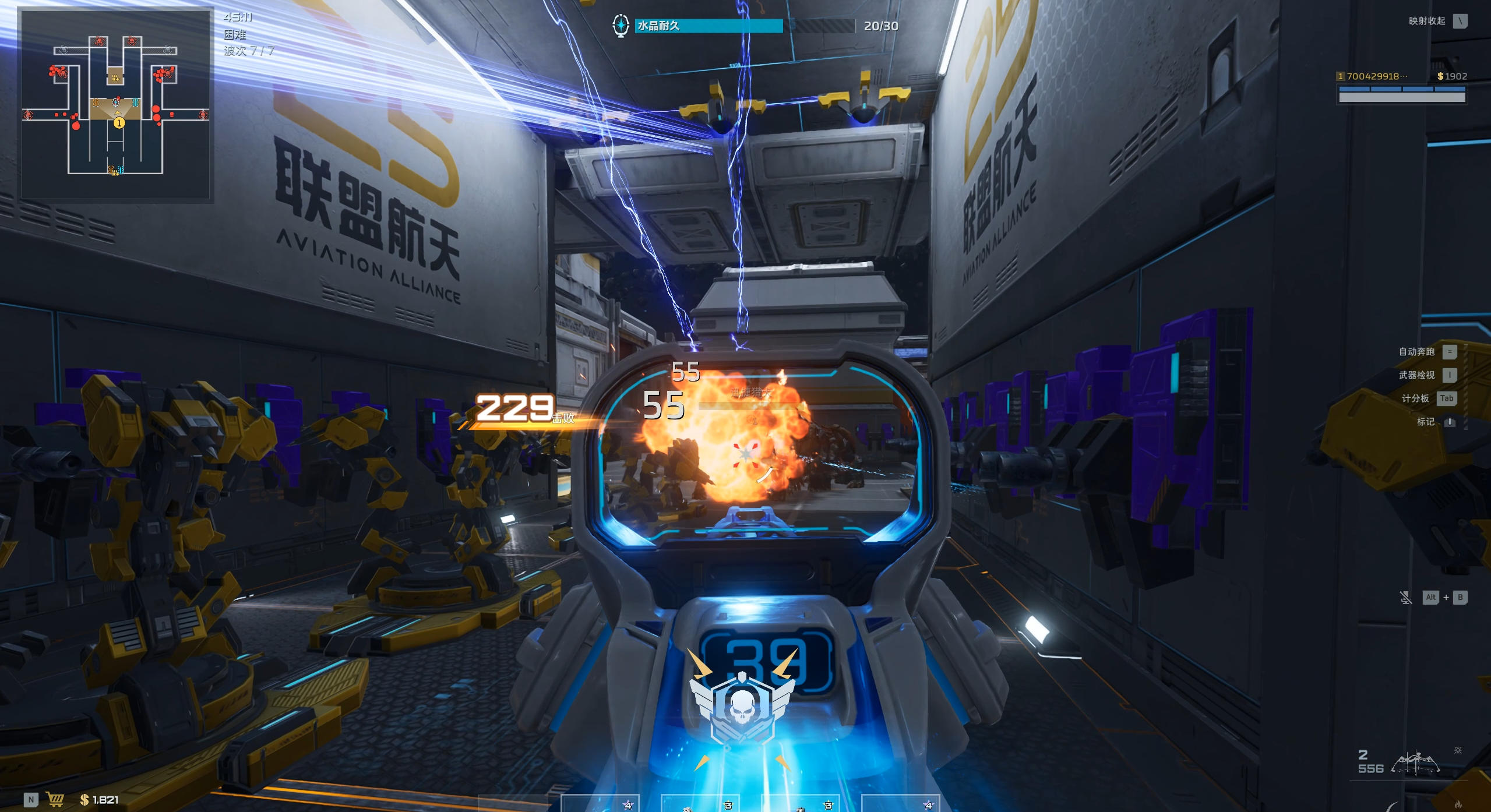This screenshot has height=812, width=1491.
Task: Toggle the muted voice chat icon
Action: pyautogui.click(x=1405, y=598)
